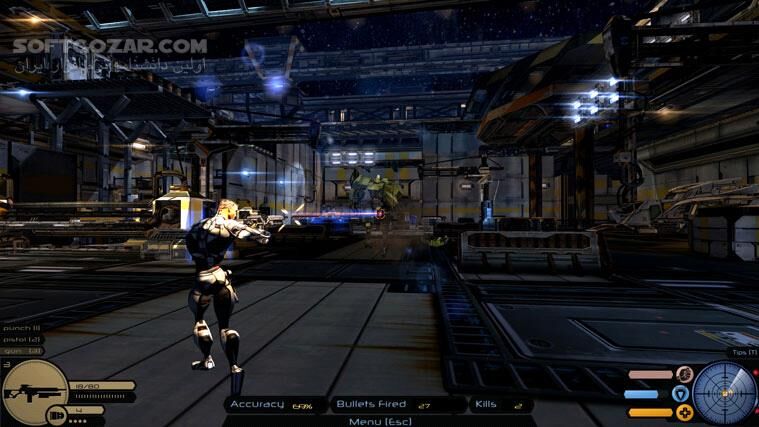Open the Menu (Esc) bar

[x=379, y=420]
